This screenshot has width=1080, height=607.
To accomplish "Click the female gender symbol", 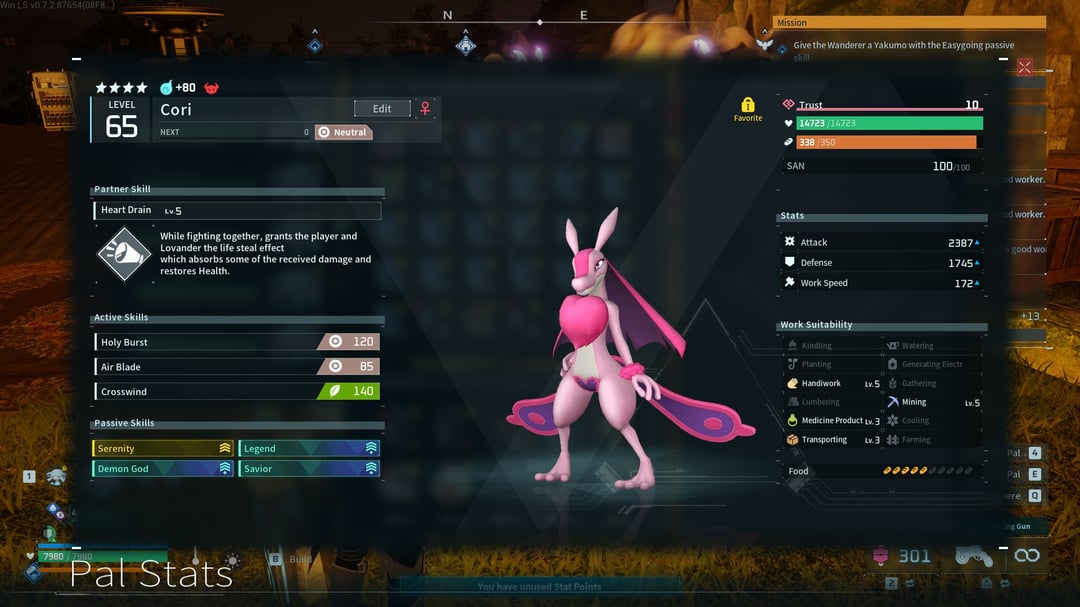I will (425, 108).
